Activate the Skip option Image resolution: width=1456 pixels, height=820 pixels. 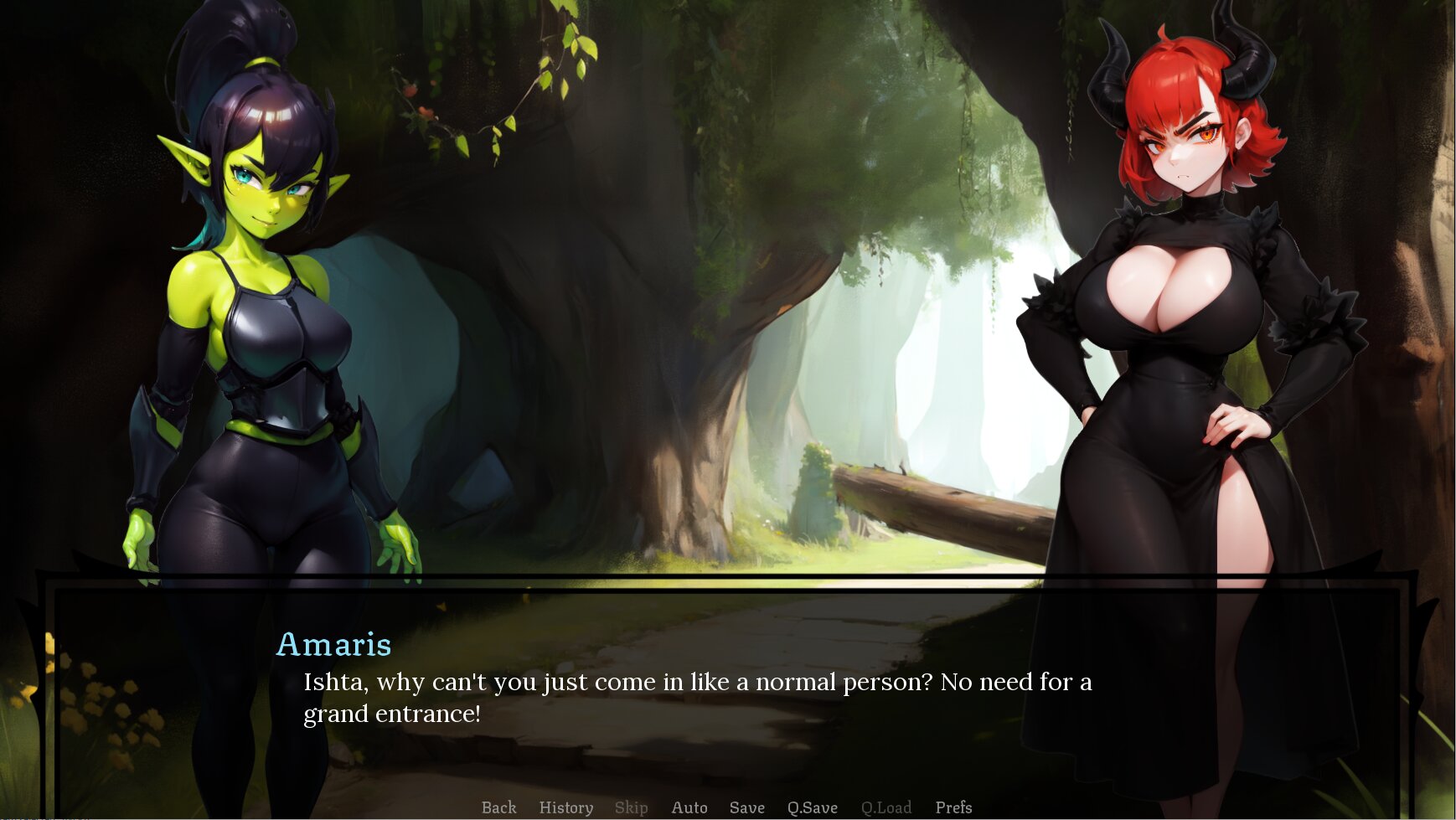631,807
